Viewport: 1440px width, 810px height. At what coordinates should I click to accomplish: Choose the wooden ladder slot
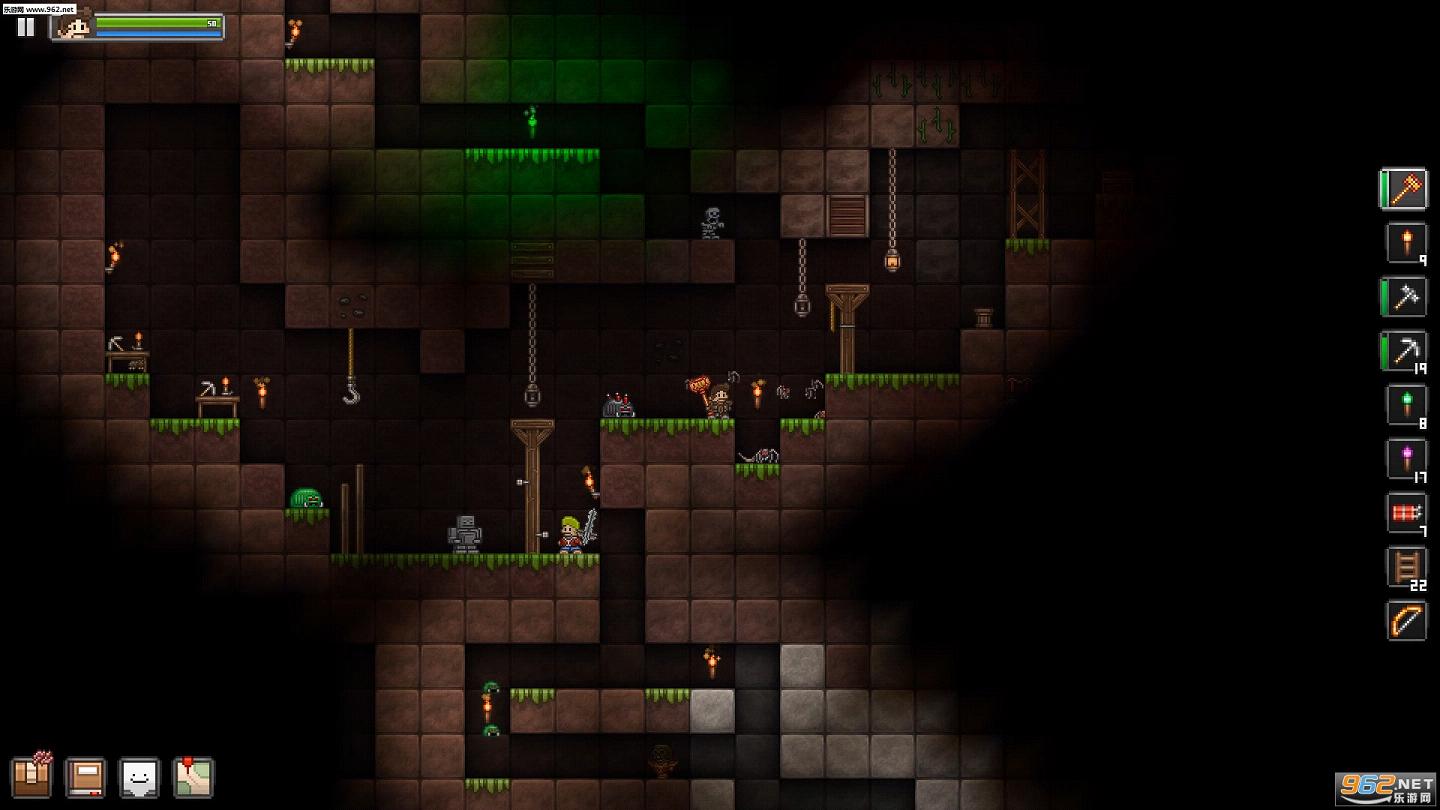1406,567
